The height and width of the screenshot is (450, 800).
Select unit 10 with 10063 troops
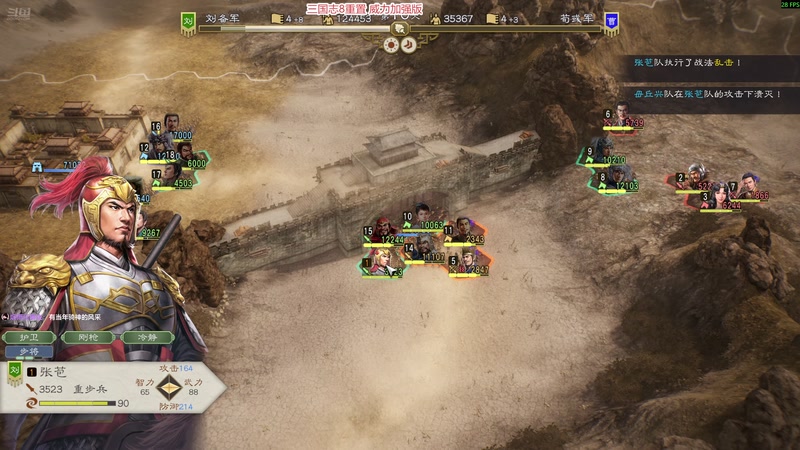[x=423, y=218]
